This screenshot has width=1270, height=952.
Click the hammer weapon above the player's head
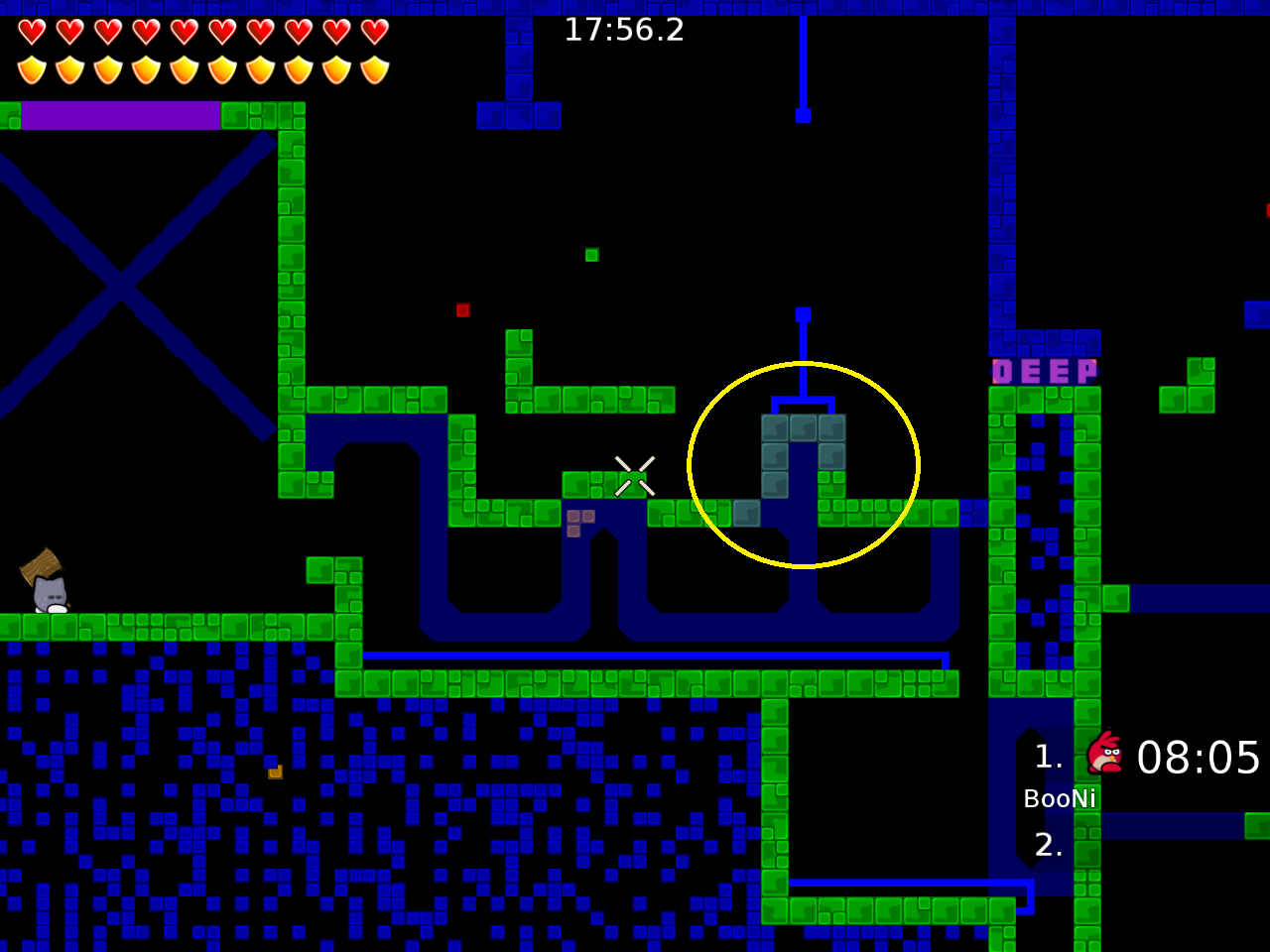click(40, 565)
